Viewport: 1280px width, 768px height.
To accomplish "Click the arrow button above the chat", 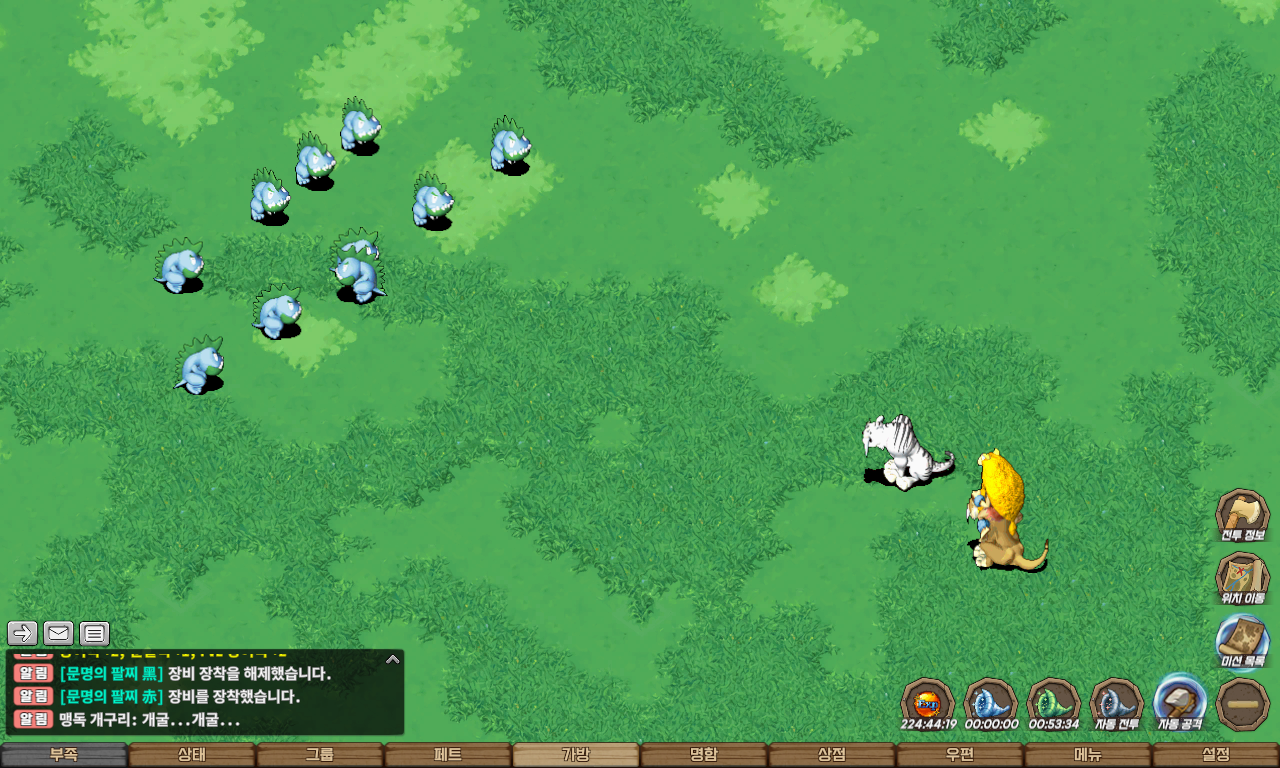I will (x=22, y=633).
